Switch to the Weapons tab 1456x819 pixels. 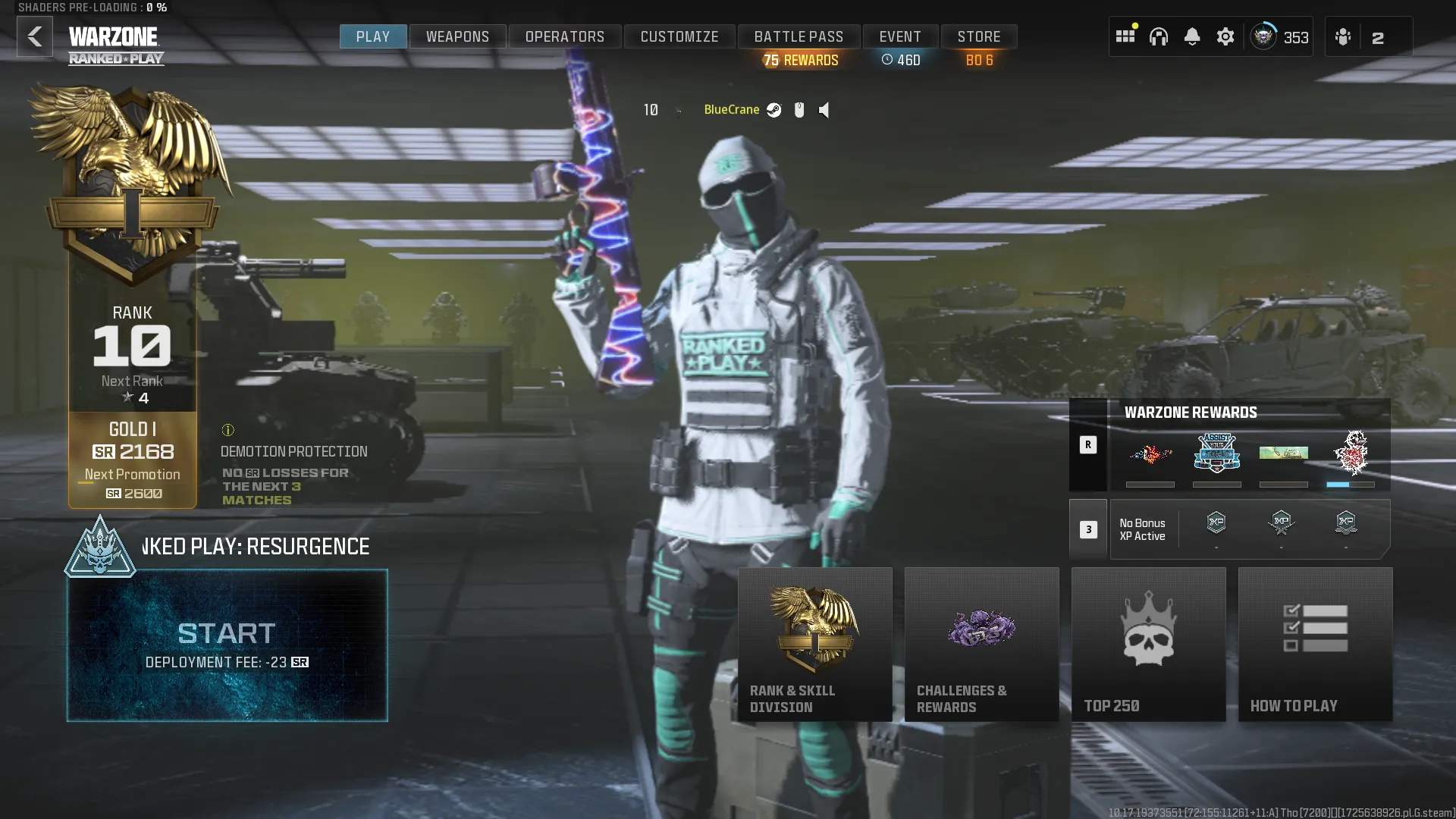click(x=457, y=36)
